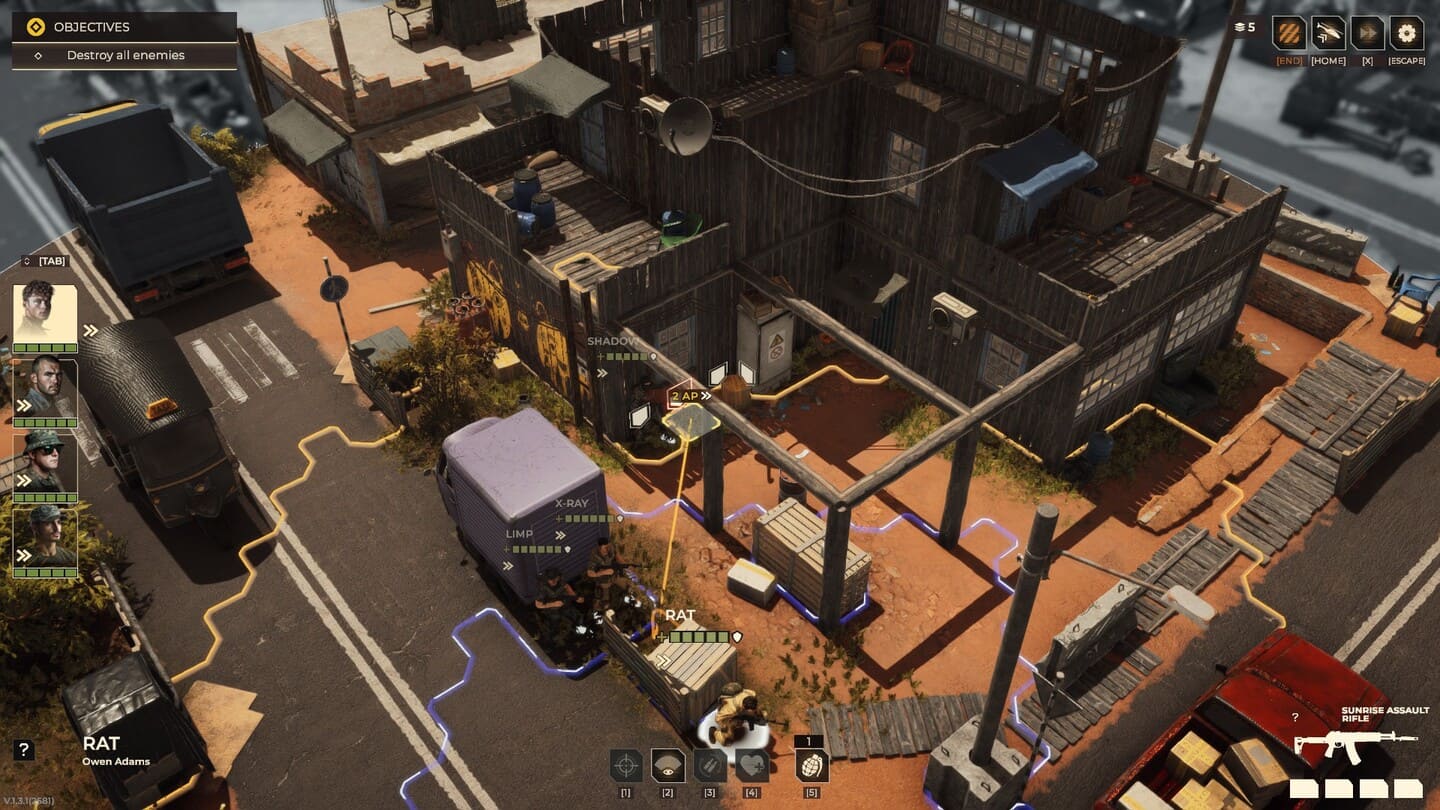Screen dimensions: 1440x810
Task: Select the highlighted curly-haired soldier portrait
Action: pyautogui.click(x=45, y=314)
